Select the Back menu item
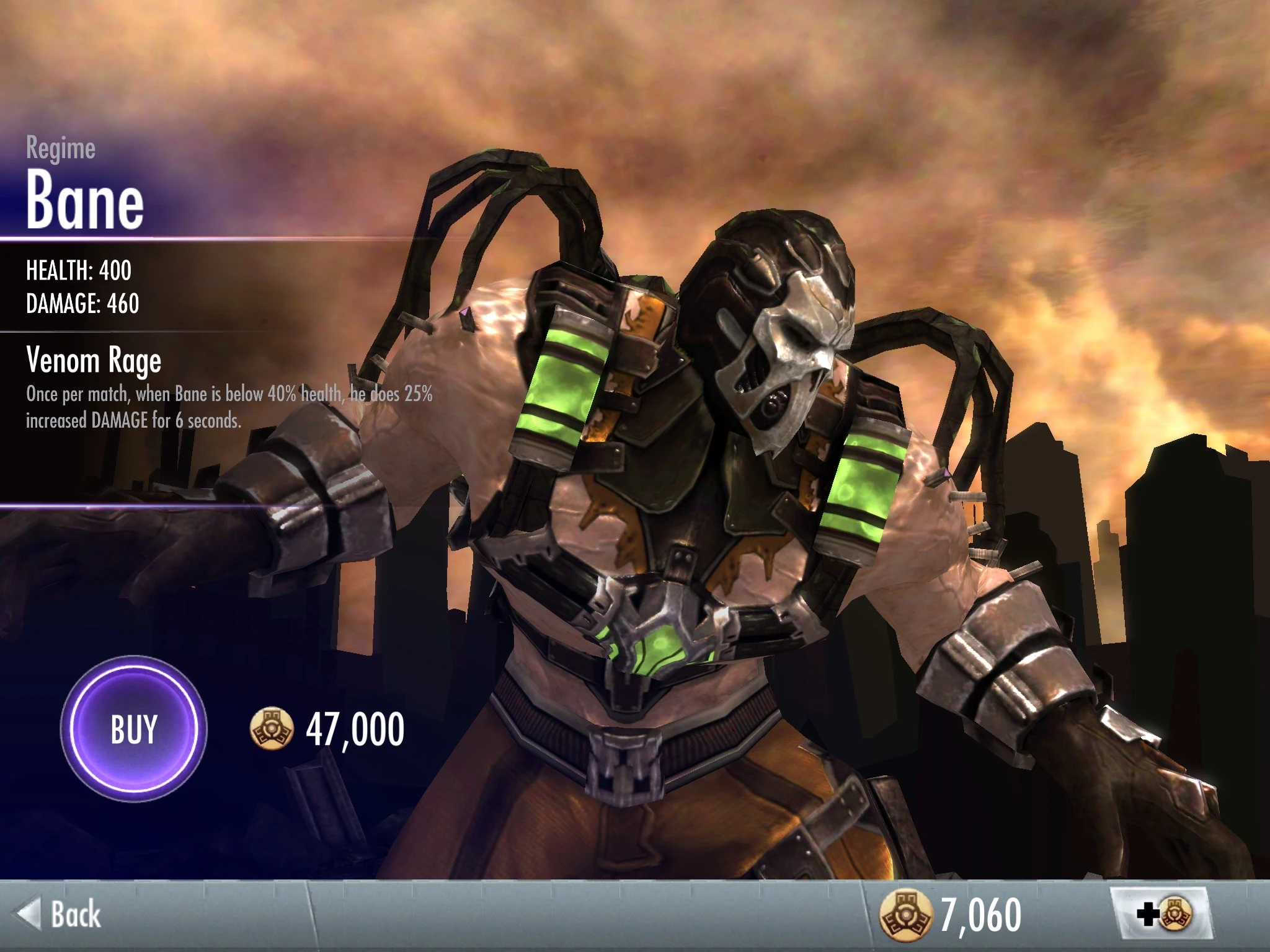1270x952 pixels. [68, 912]
